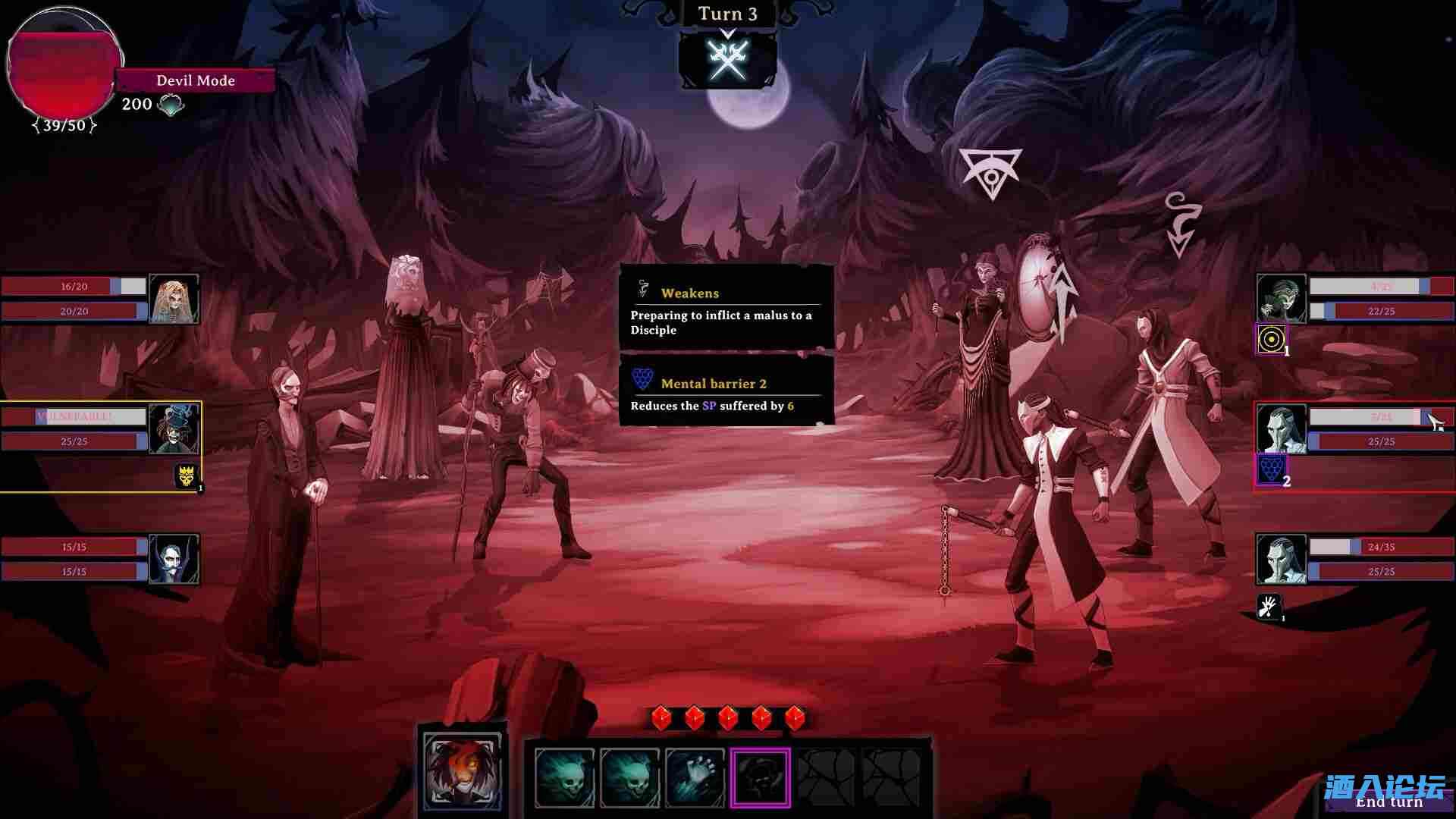Inspect the yellow demon-face status icon
Viewport: 1456px width, 819px height.
[x=187, y=476]
